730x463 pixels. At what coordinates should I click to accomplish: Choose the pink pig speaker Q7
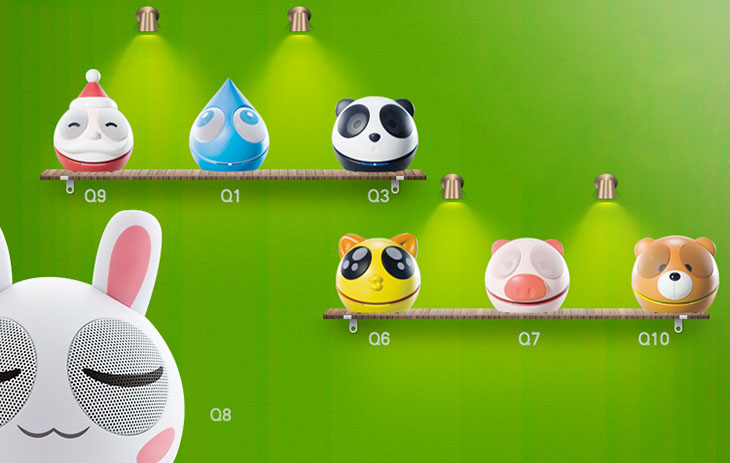(527, 276)
